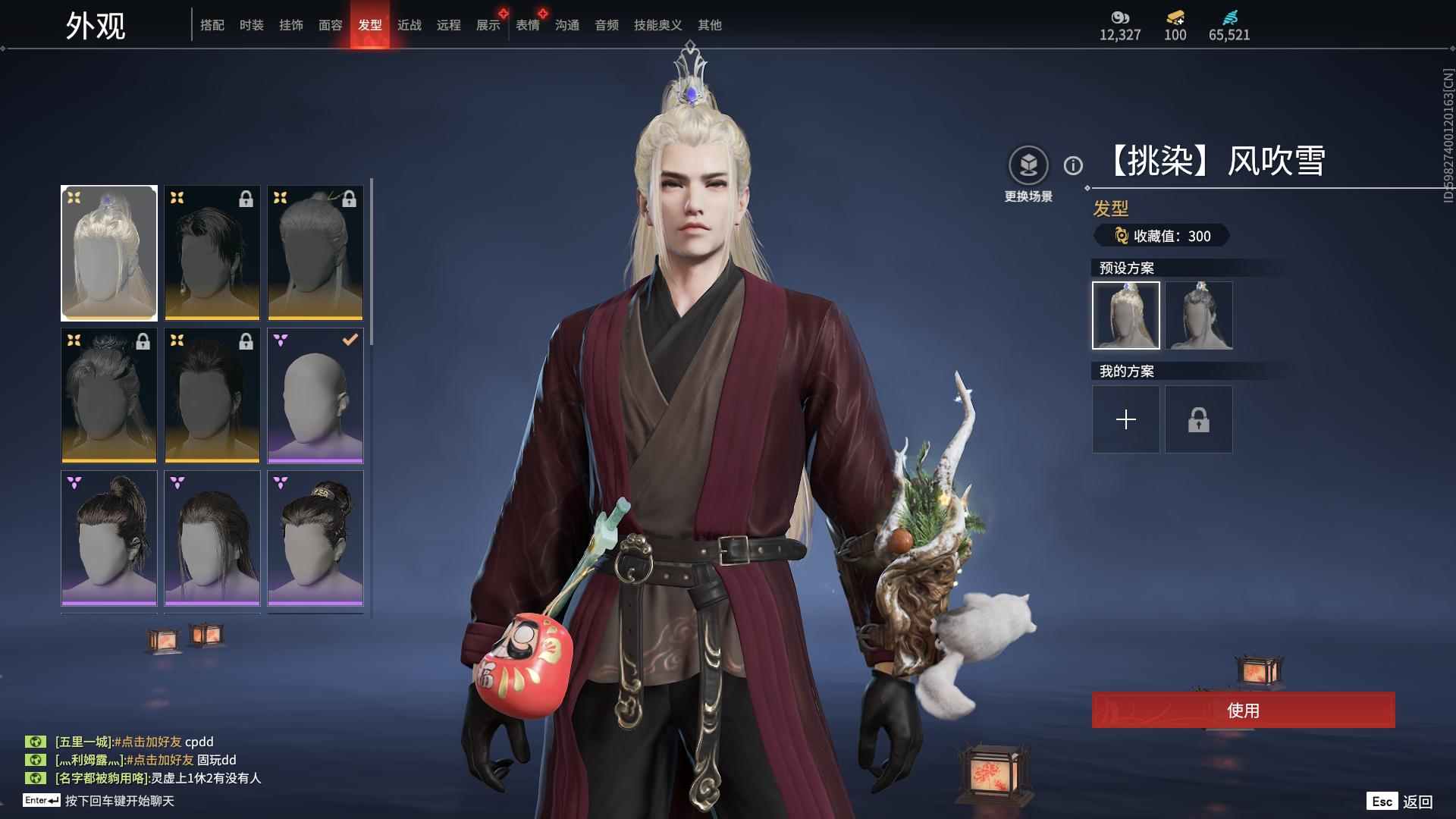Click the 使用 red button
The height and width of the screenshot is (819, 1456).
point(1243,710)
